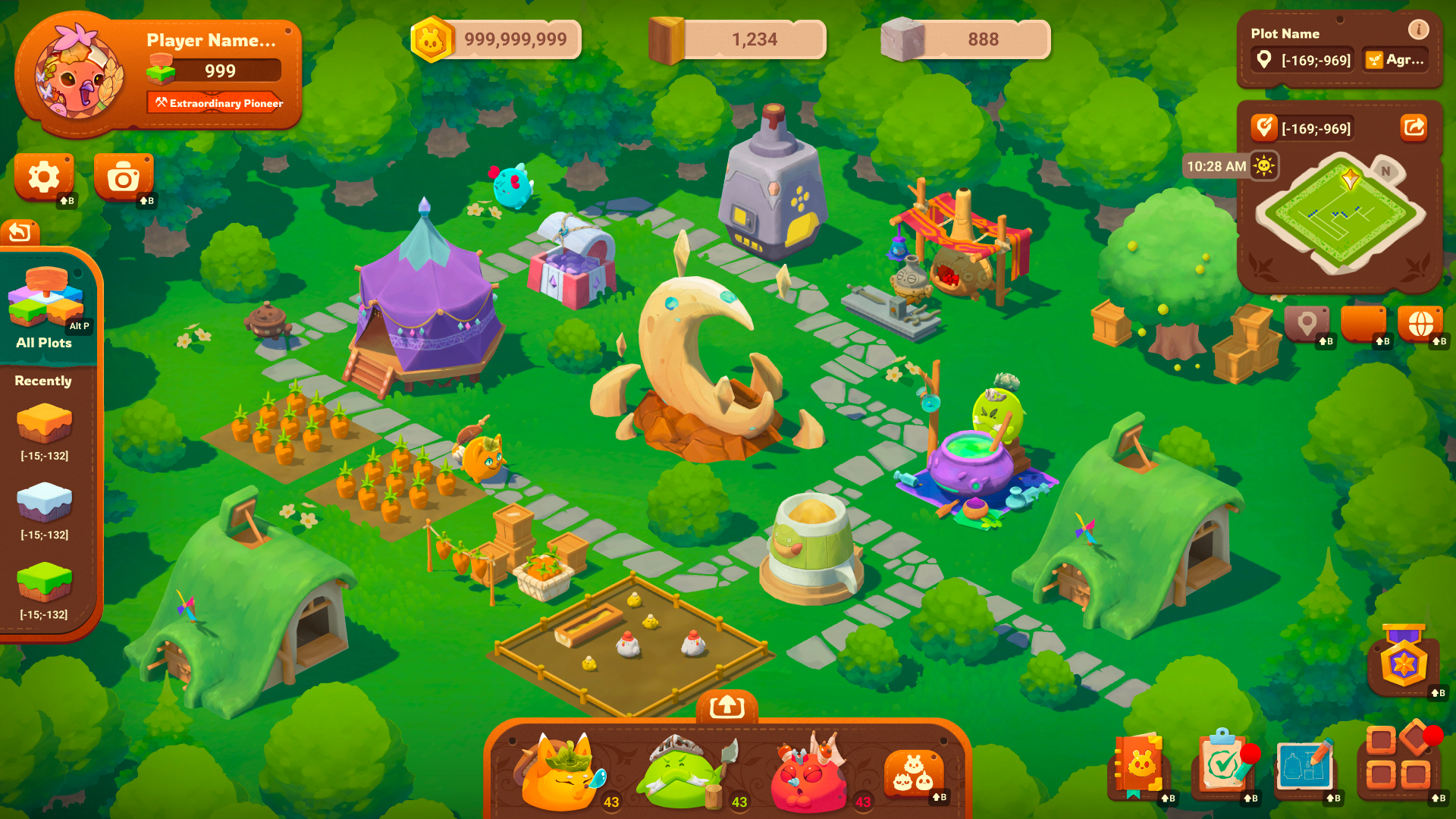Take a screenshot with the camera icon
Screen dimensions: 1456x819
coord(124,175)
